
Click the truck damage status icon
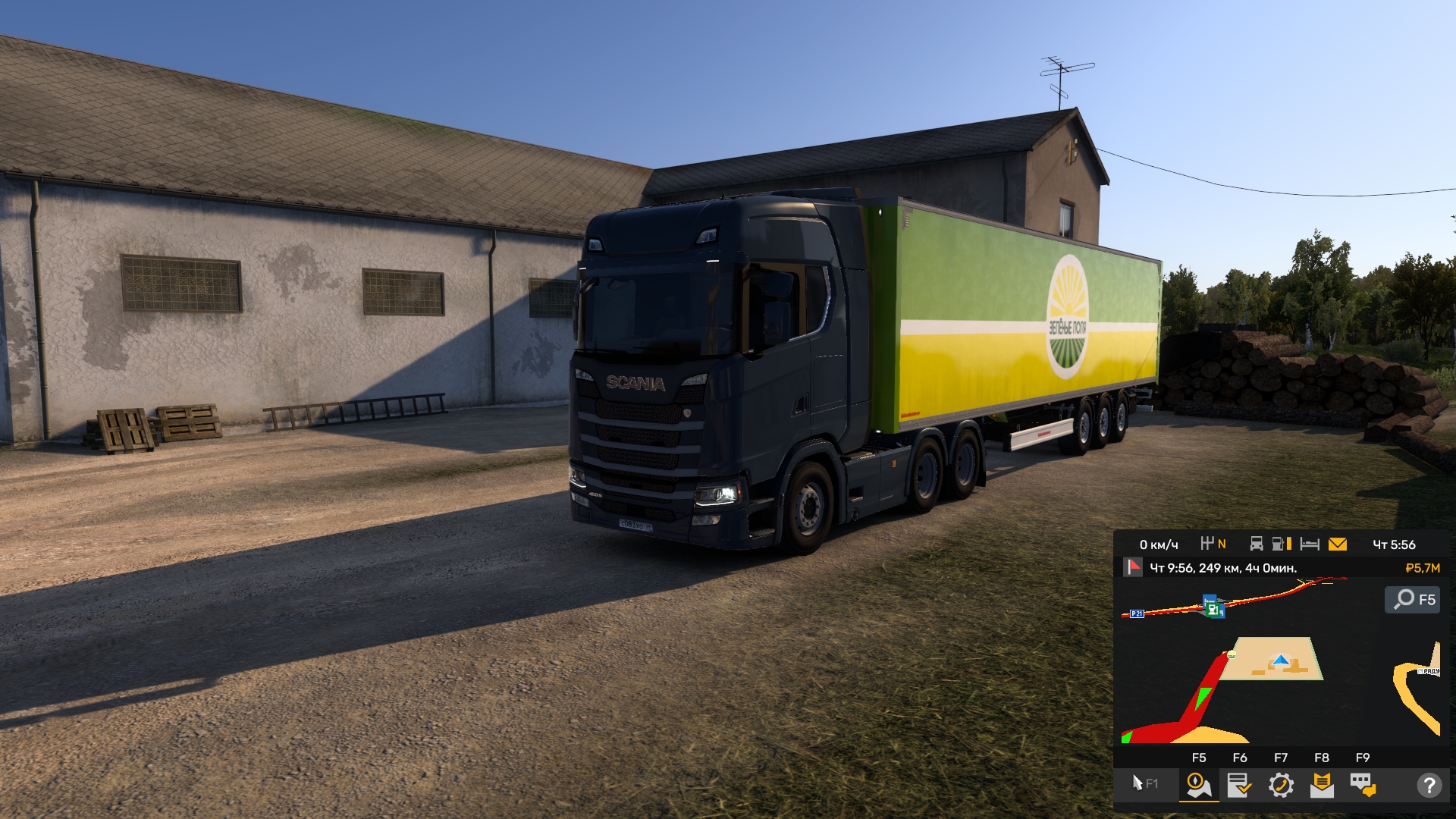(x=1257, y=544)
